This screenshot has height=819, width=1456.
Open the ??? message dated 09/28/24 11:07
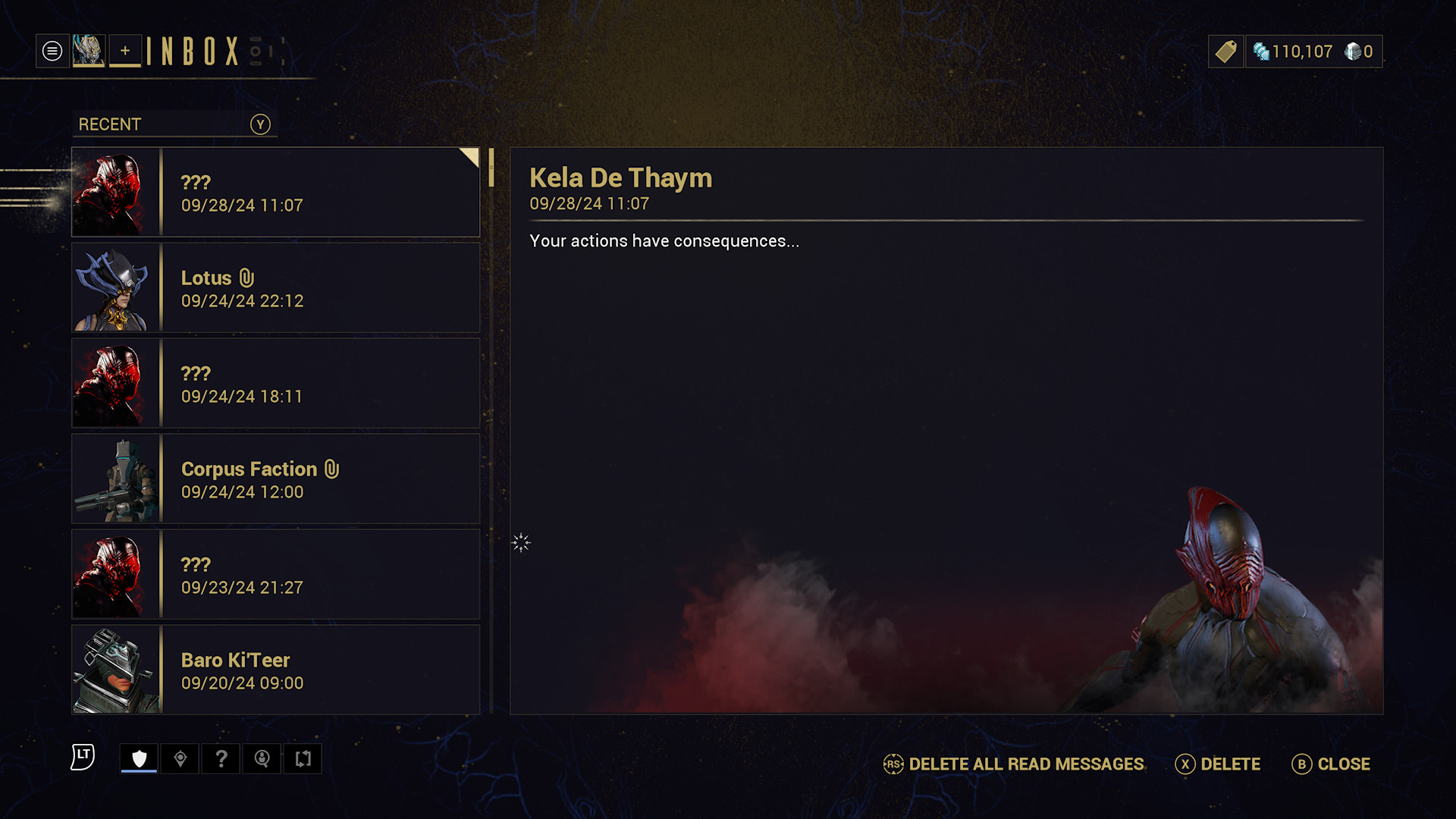(x=275, y=193)
